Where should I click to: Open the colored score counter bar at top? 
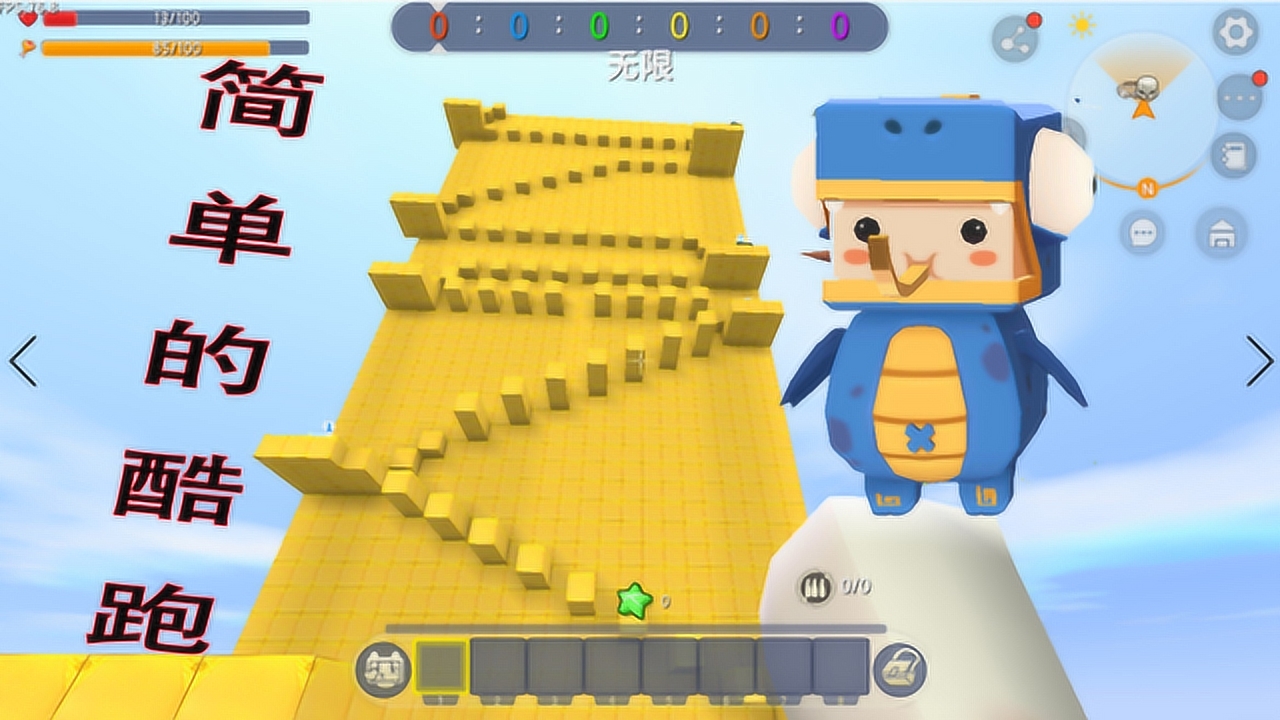point(639,27)
